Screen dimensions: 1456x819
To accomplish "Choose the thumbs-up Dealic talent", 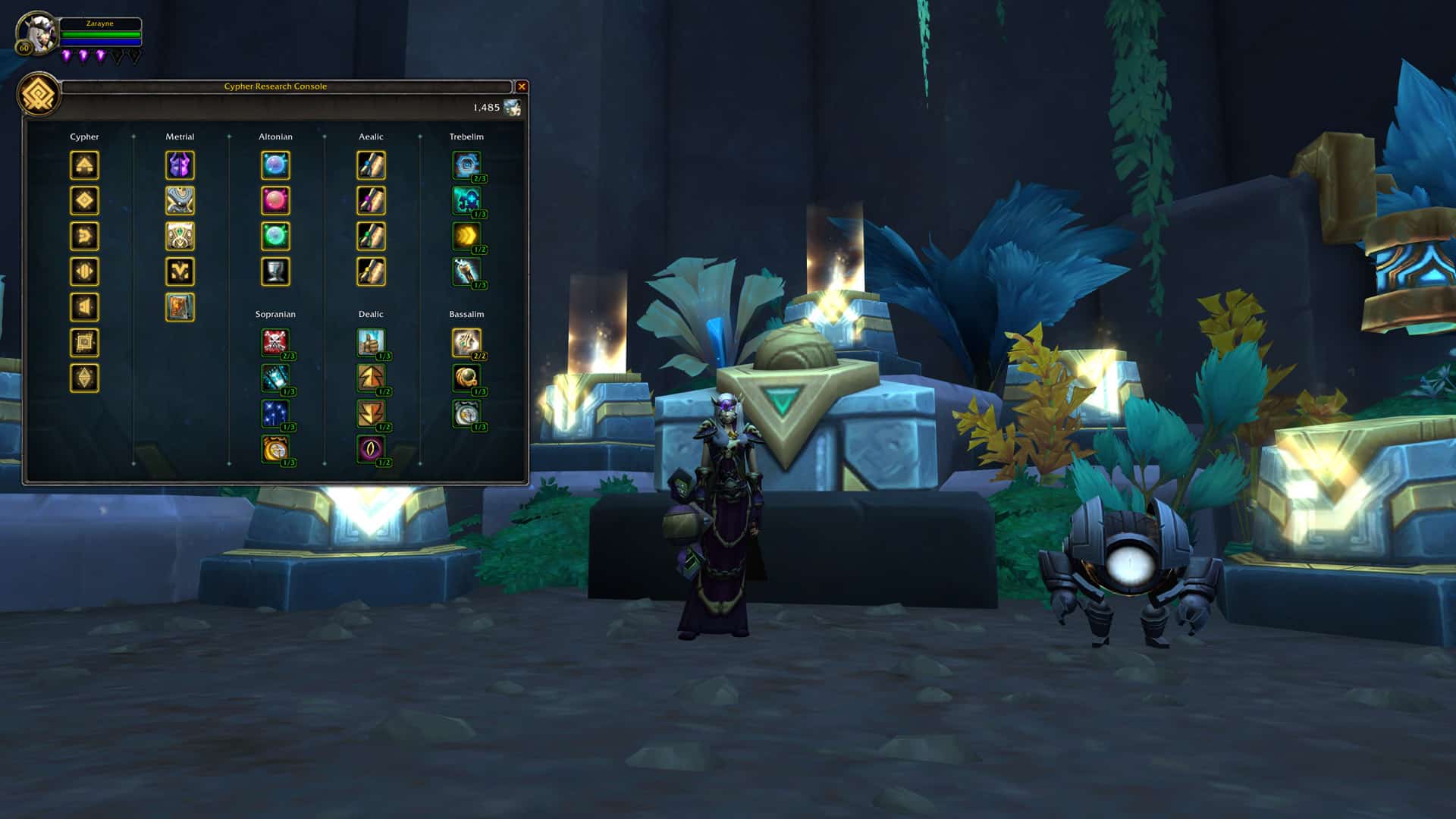I will (x=371, y=343).
